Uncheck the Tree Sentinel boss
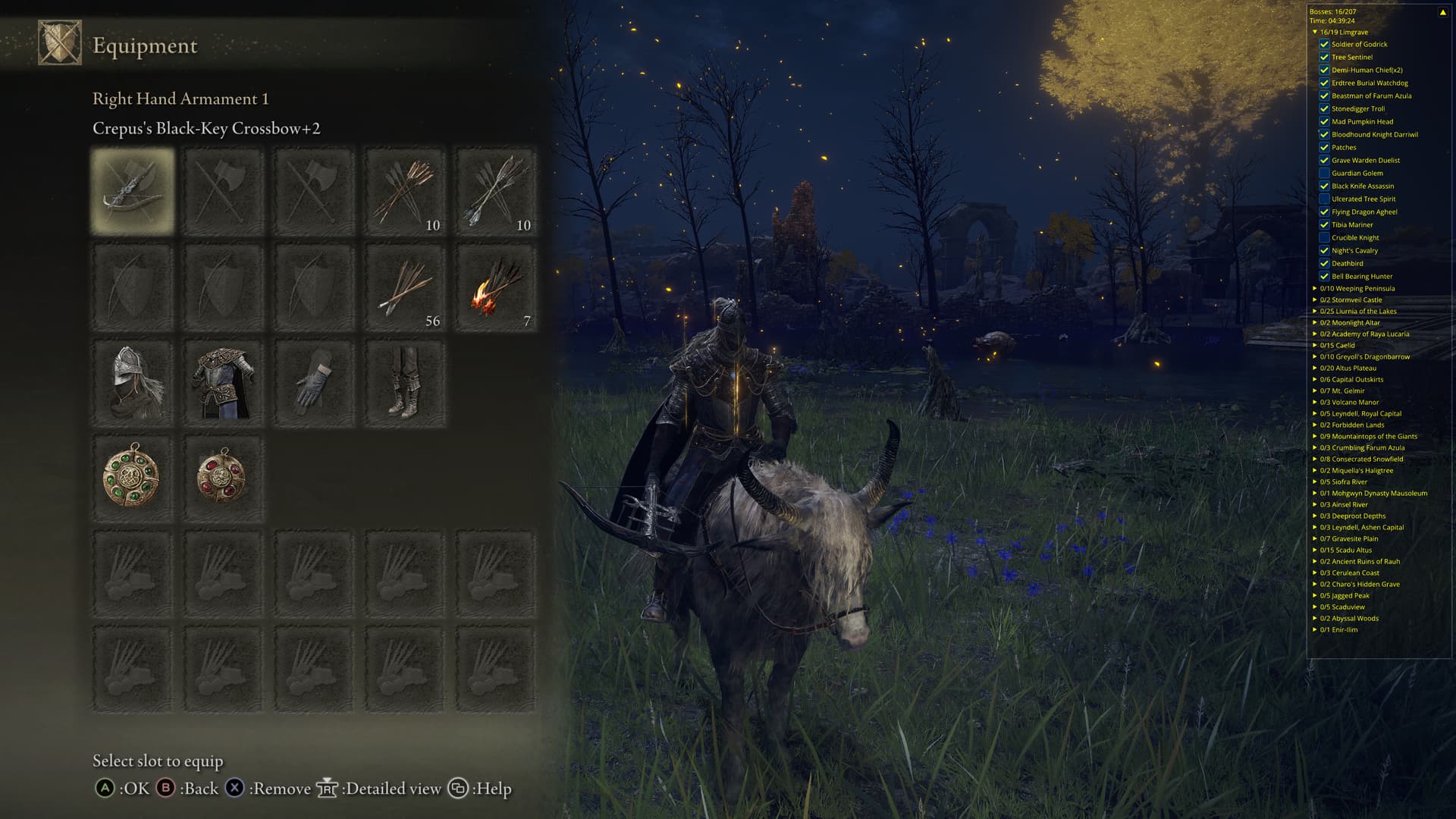Screen dimensions: 1456x819 pos(1324,57)
